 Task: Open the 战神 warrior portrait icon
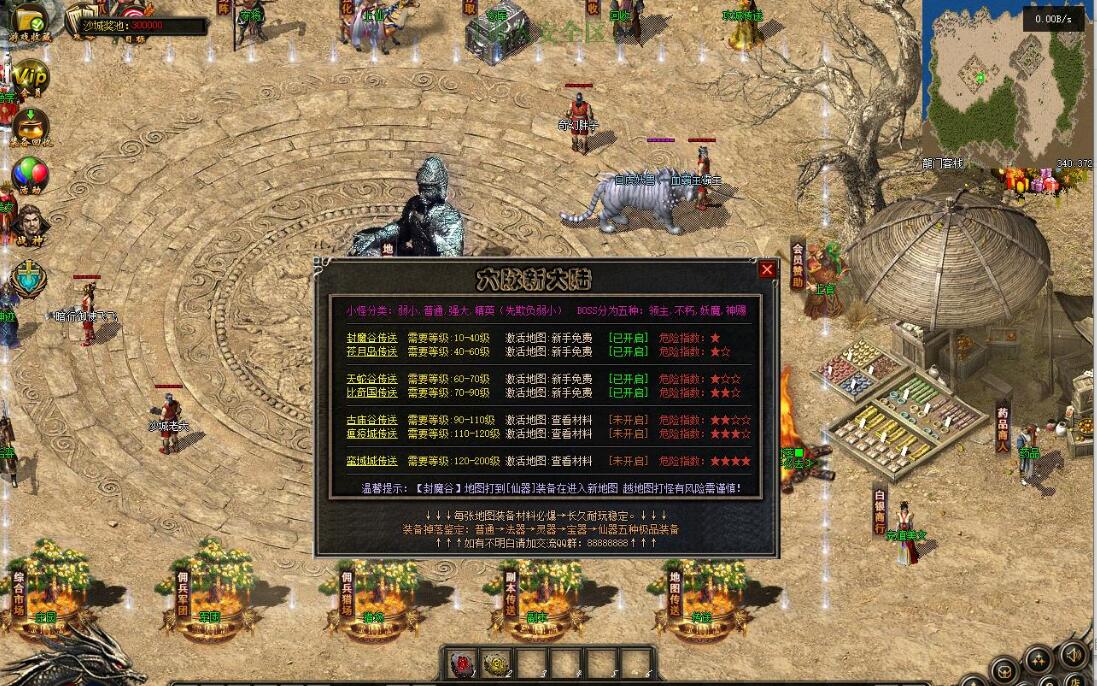coord(30,225)
